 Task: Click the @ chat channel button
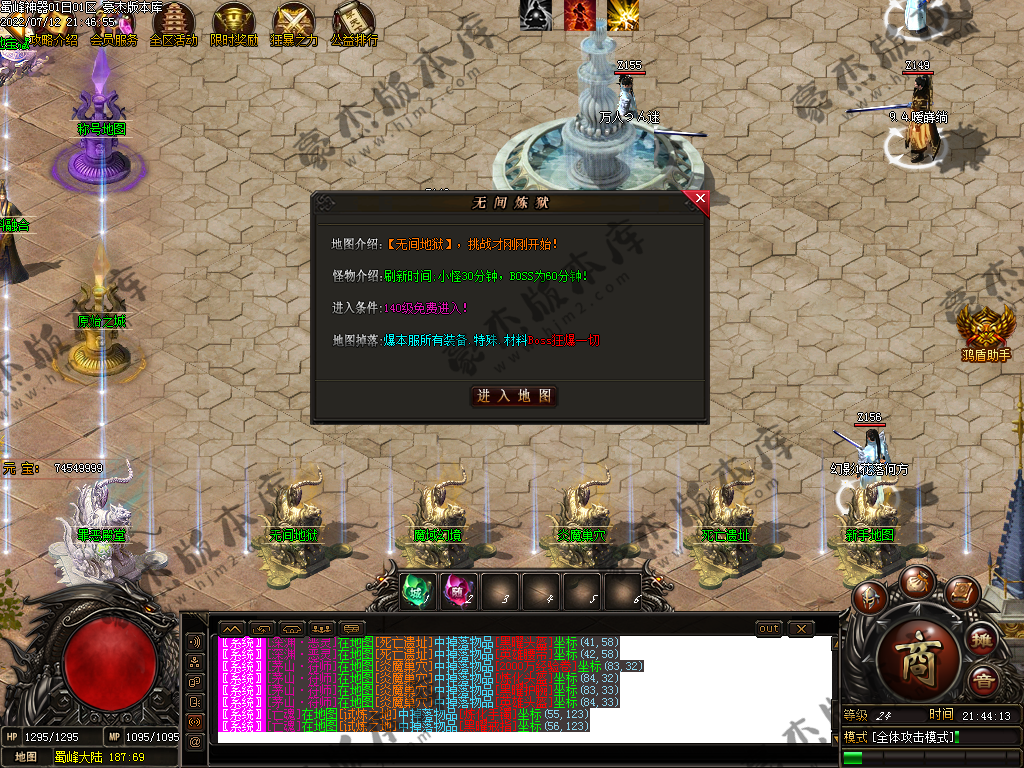(195, 740)
